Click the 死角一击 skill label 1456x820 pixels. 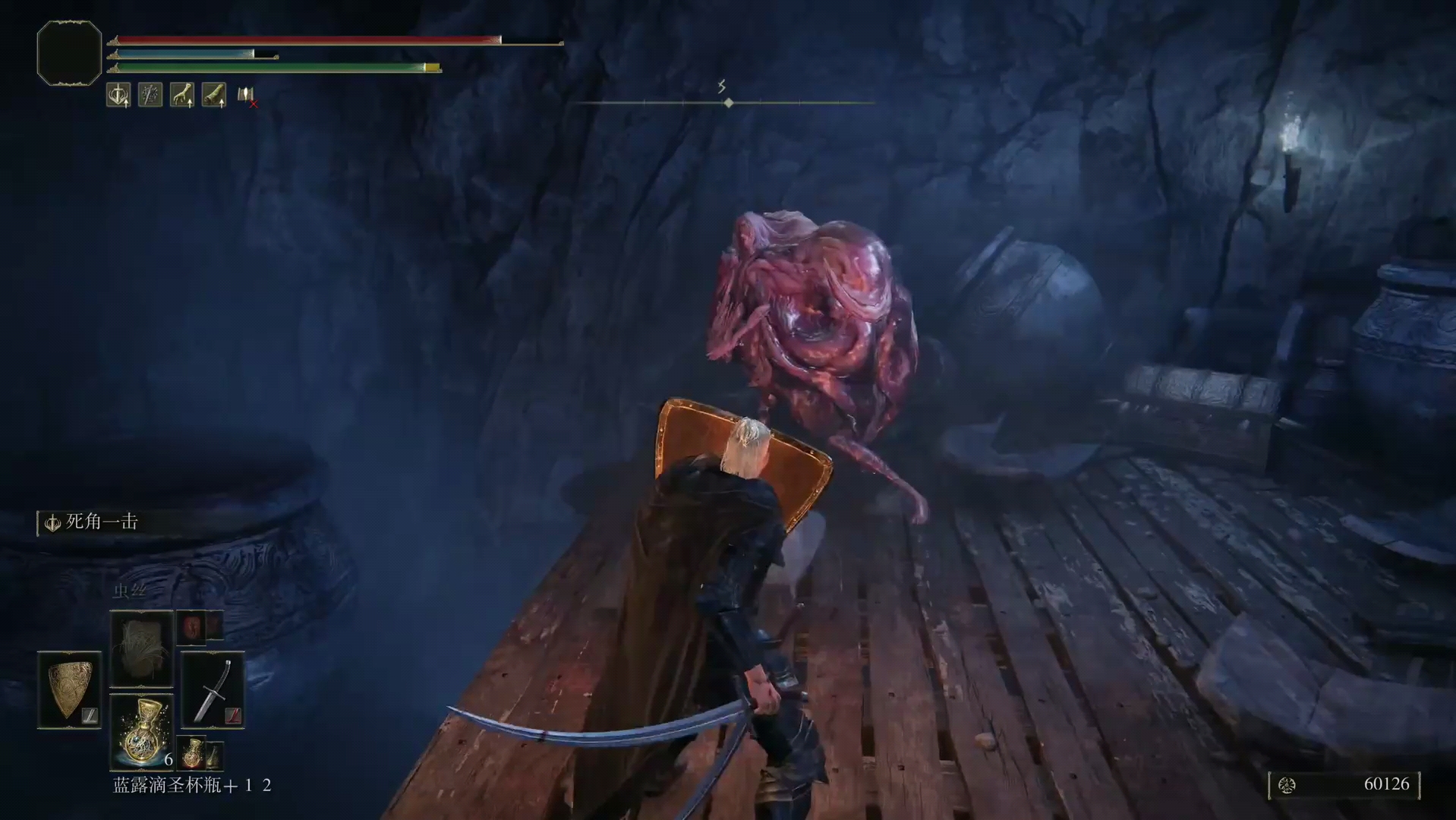102,522
